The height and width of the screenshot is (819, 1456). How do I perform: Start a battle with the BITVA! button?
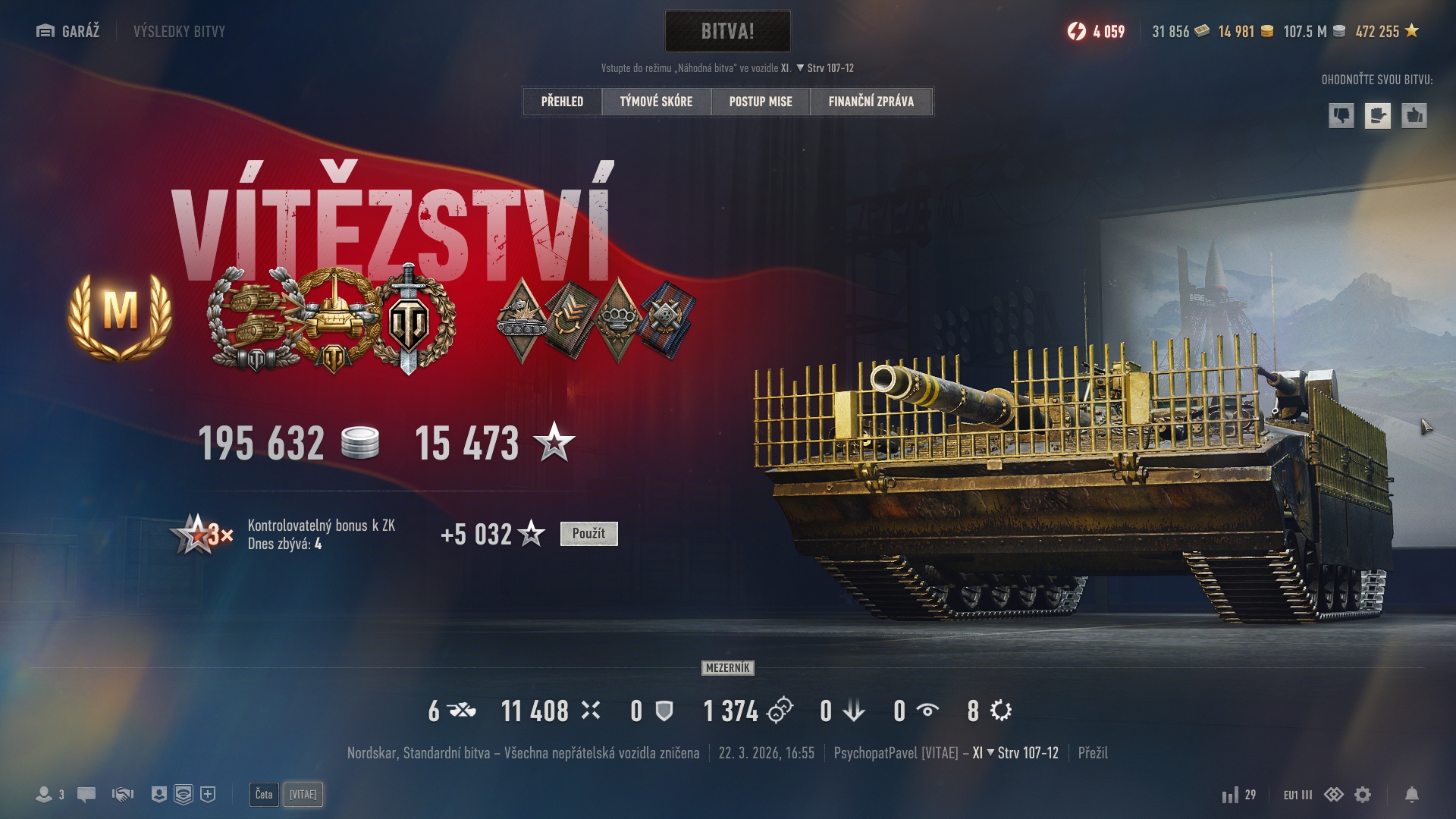(x=727, y=31)
